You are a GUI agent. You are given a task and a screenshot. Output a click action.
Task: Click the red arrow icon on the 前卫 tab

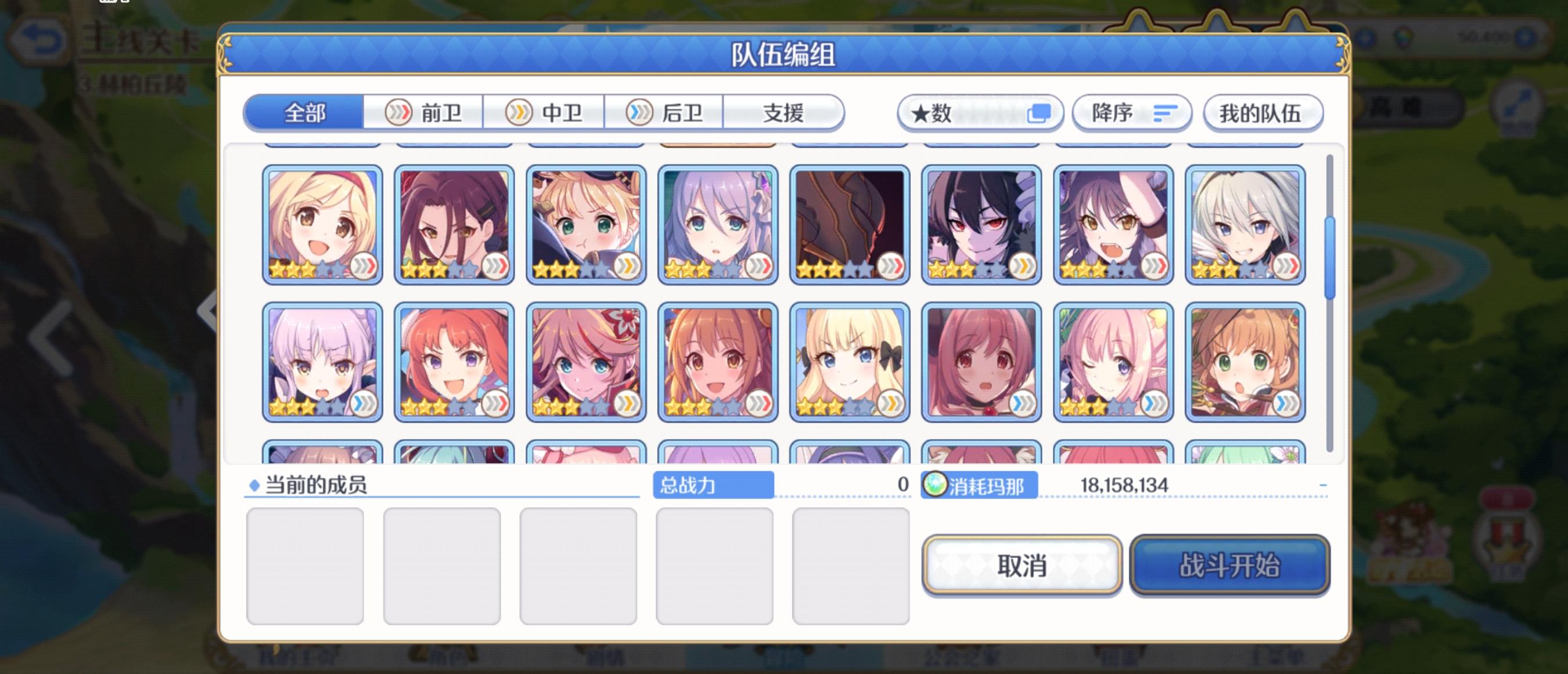point(401,112)
